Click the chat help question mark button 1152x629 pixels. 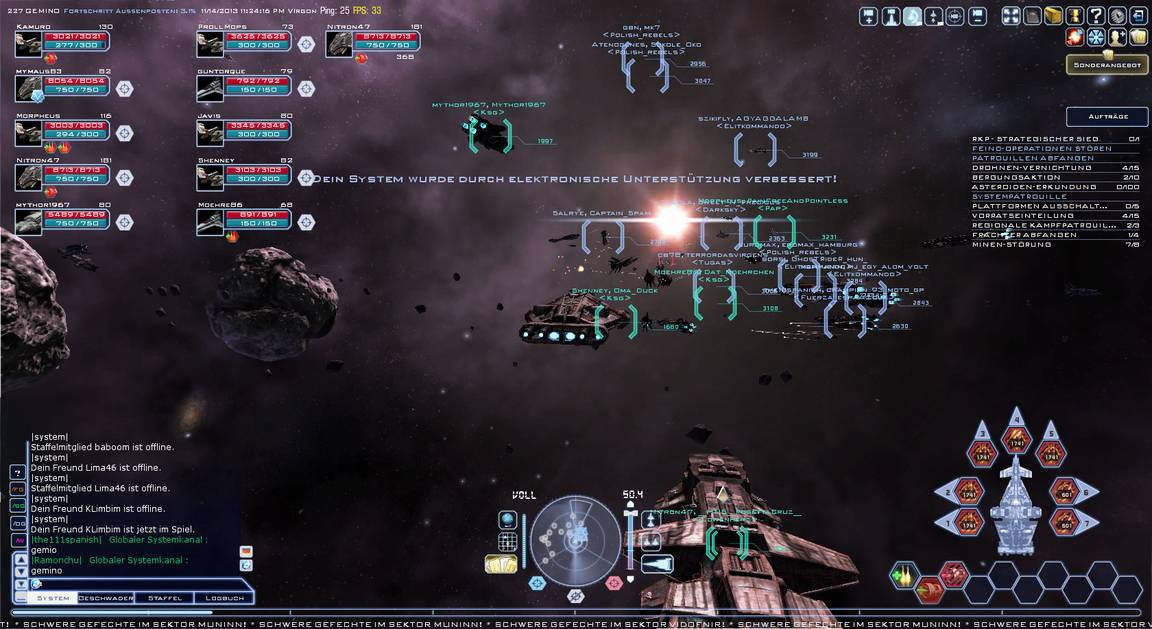(x=18, y=472)
